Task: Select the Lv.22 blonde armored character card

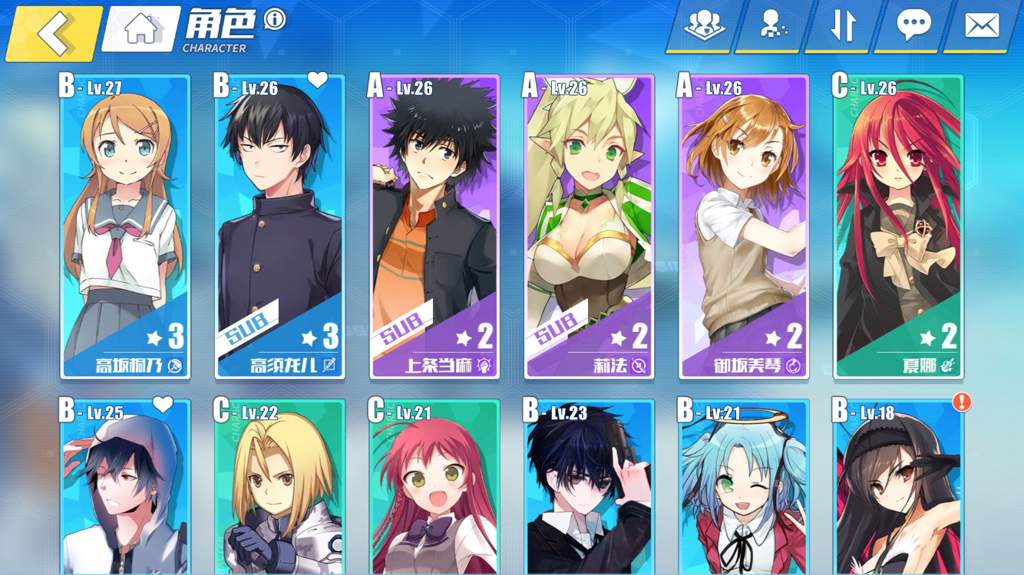Action: pos(280,490)
